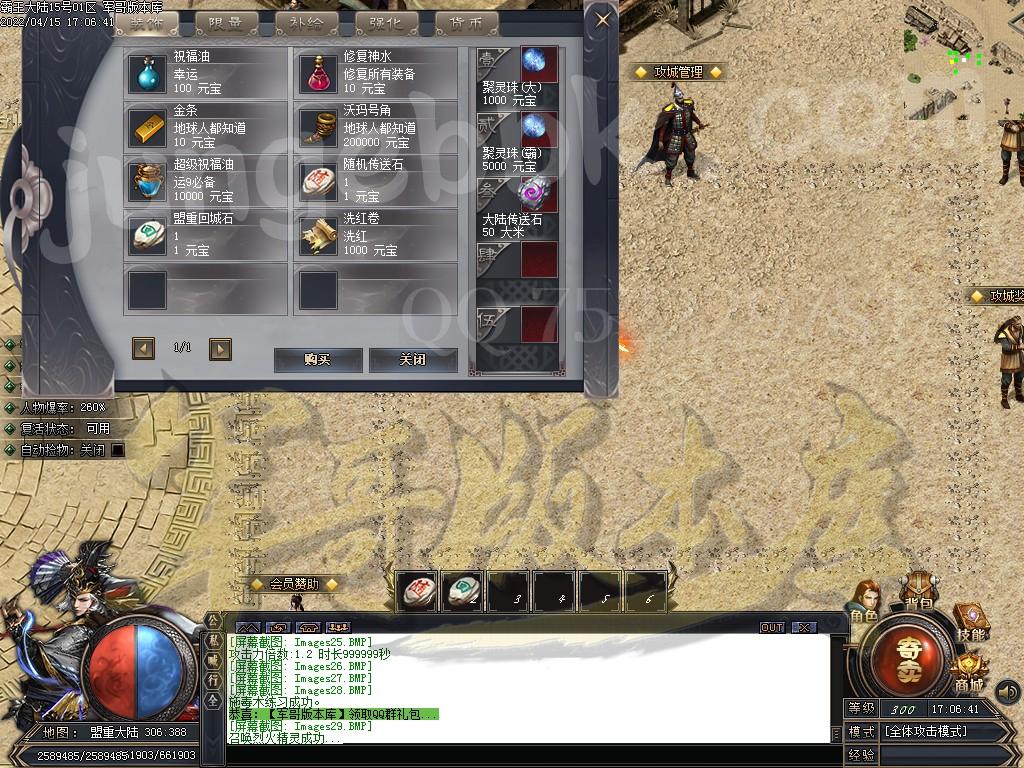Open the 背包 backpack icon

[x=918, y=591]
